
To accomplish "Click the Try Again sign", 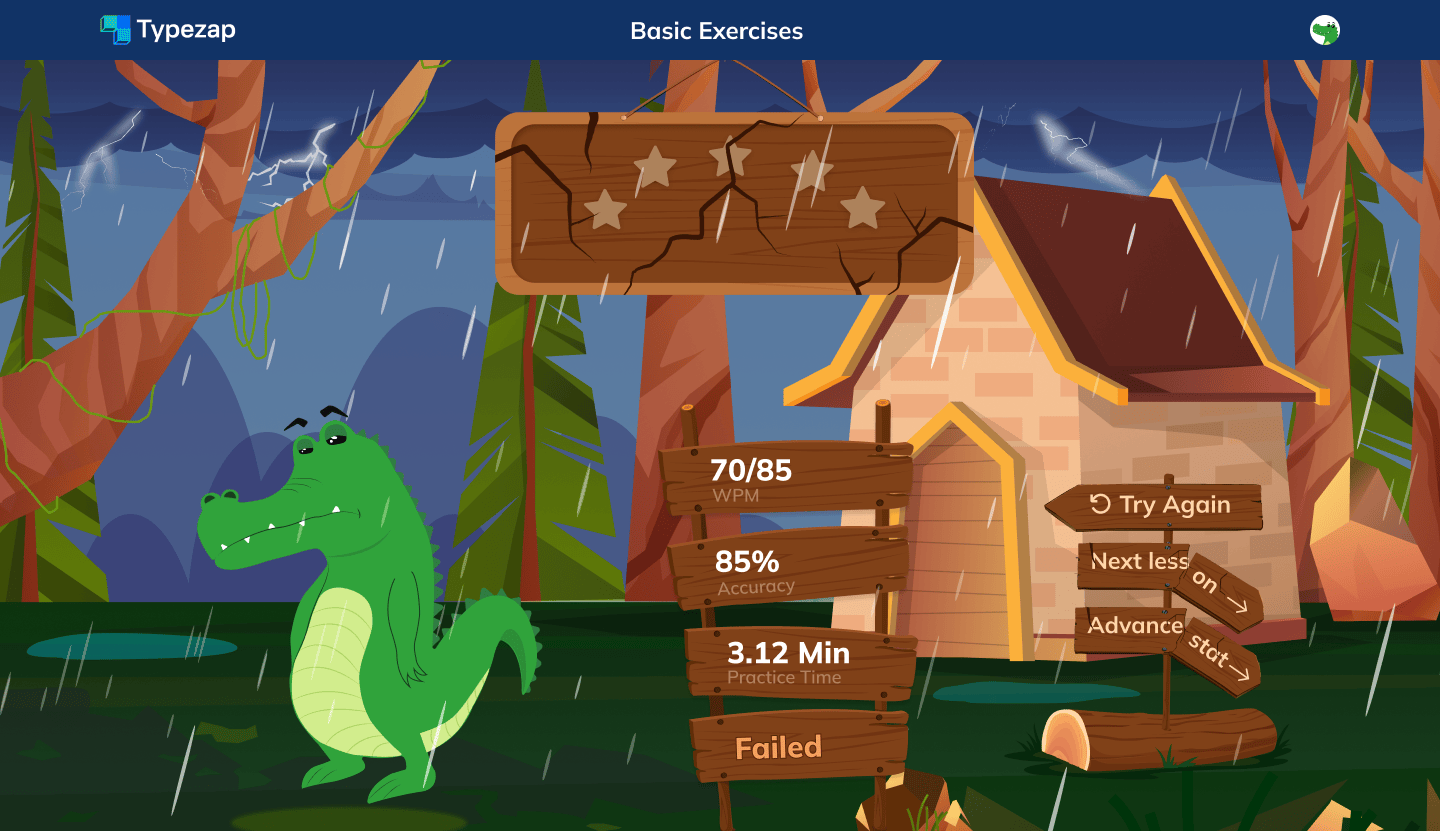I will pos(1158,505).
